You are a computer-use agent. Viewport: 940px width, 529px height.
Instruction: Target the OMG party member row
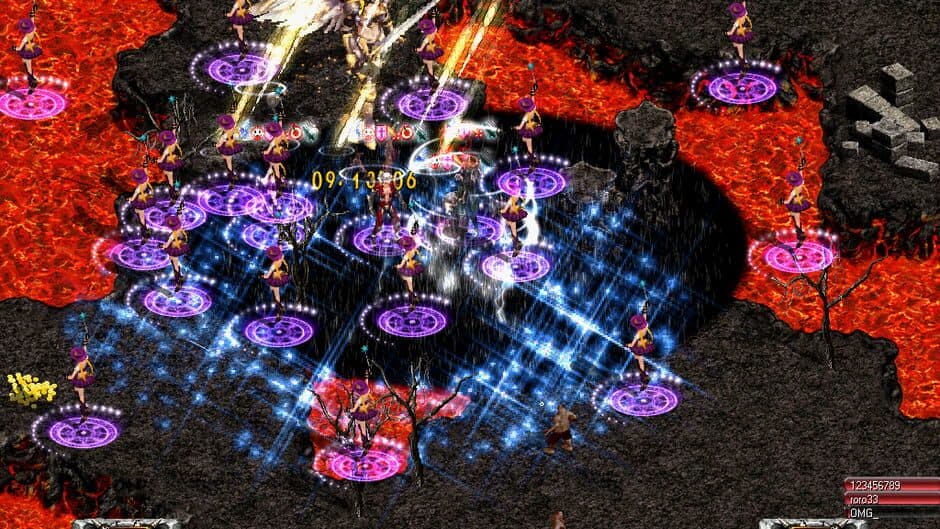click(890, 512)
